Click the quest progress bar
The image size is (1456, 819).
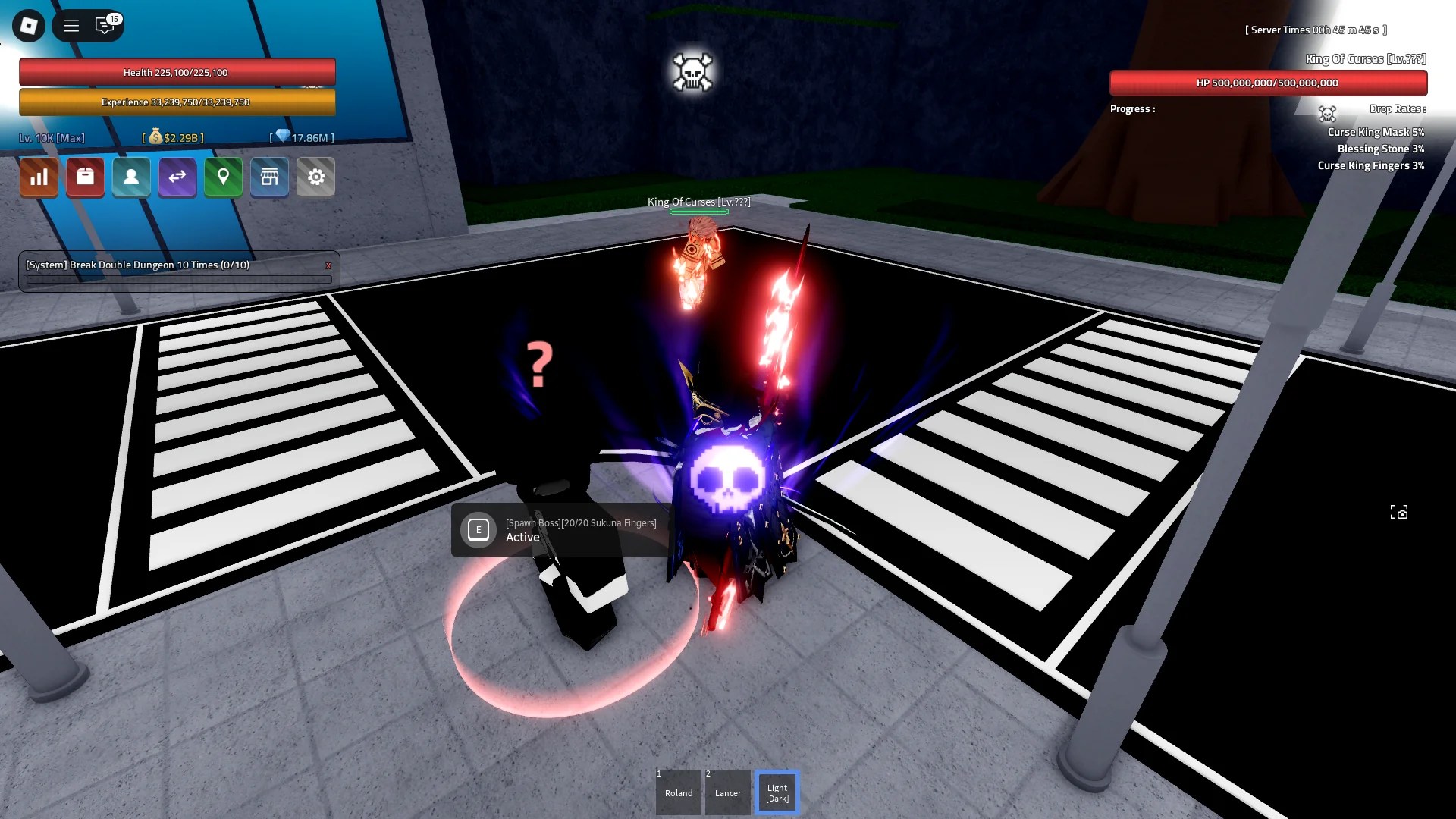coord(177,279)
